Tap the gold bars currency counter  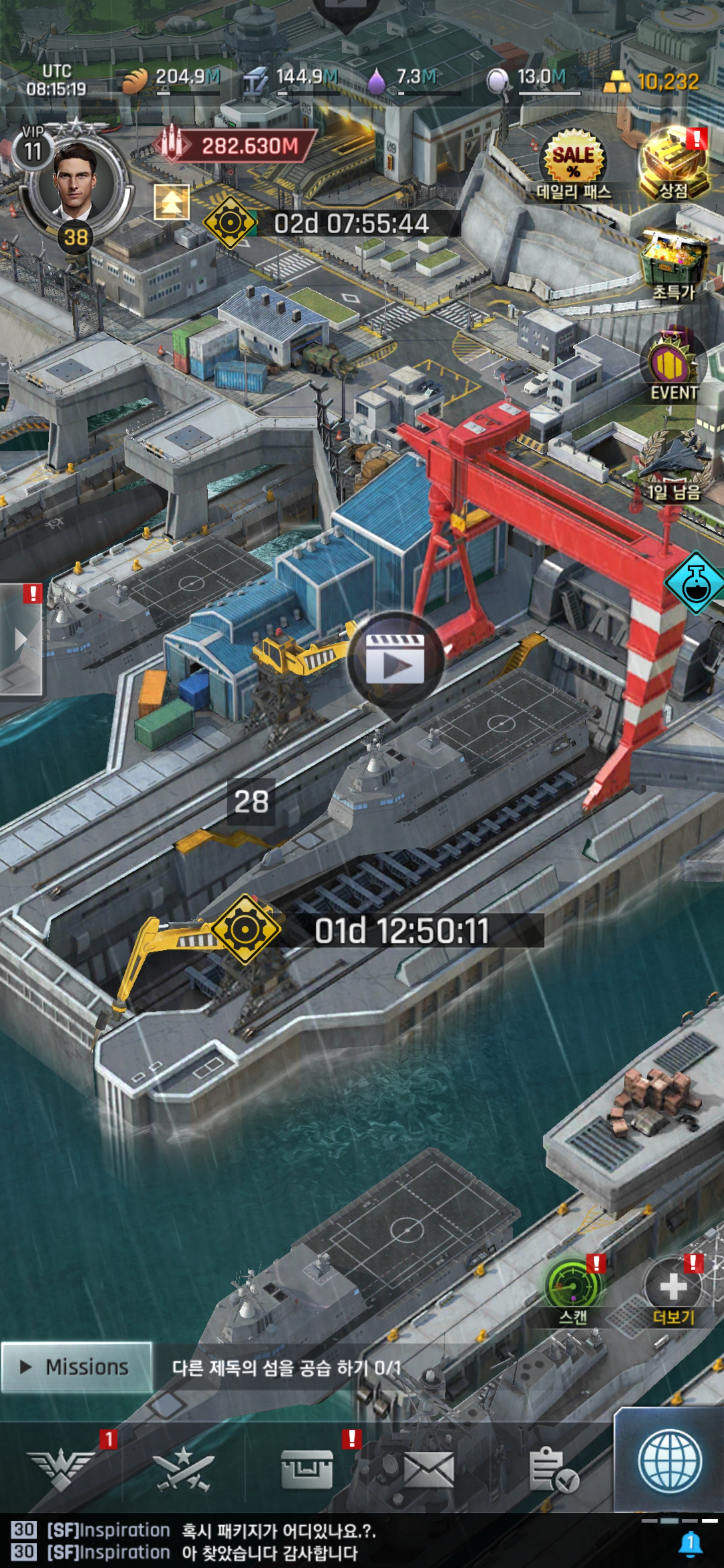[652, 81]
